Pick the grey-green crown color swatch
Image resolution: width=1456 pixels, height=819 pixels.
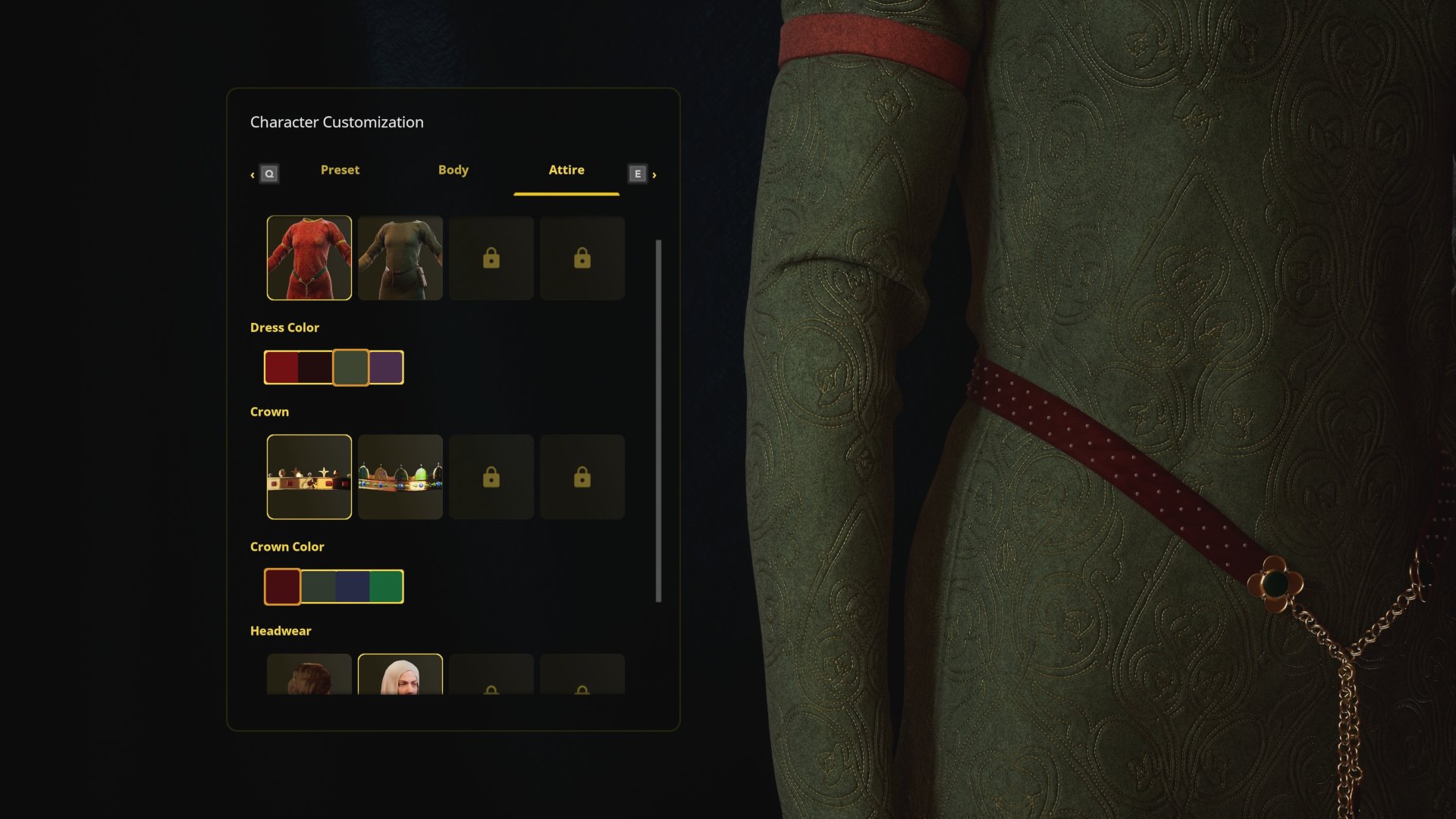tap(318, 587)
